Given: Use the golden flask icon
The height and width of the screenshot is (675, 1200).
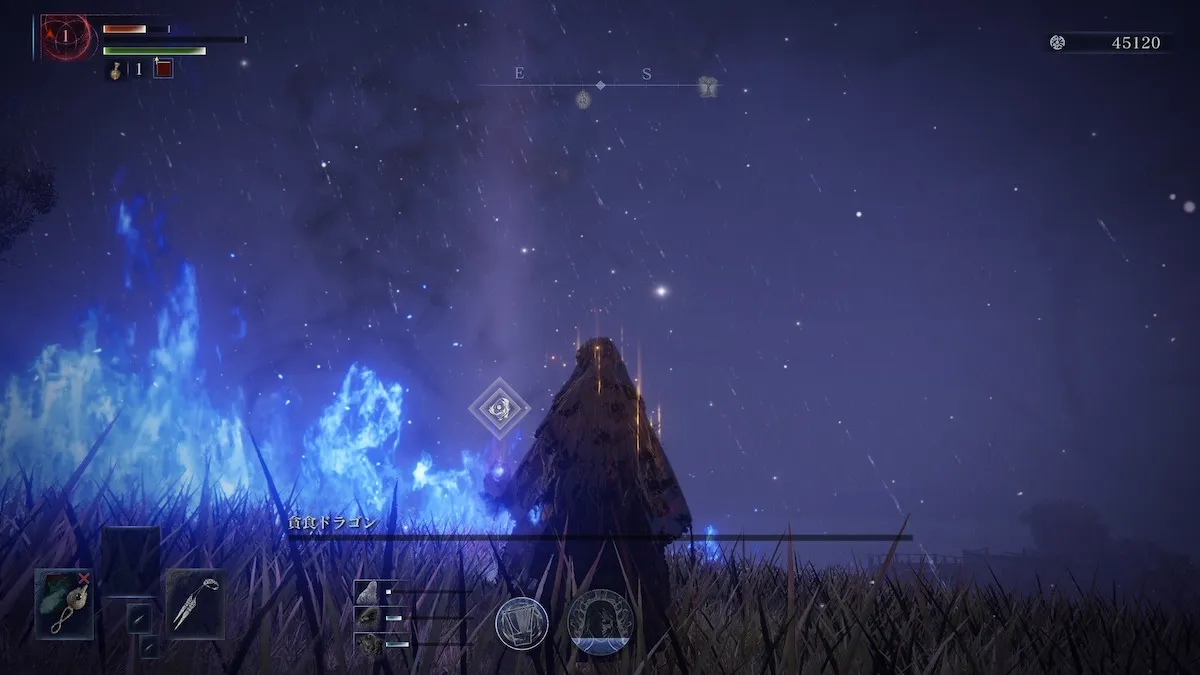Looking at the screenshot, I should (x=115, y=69).
